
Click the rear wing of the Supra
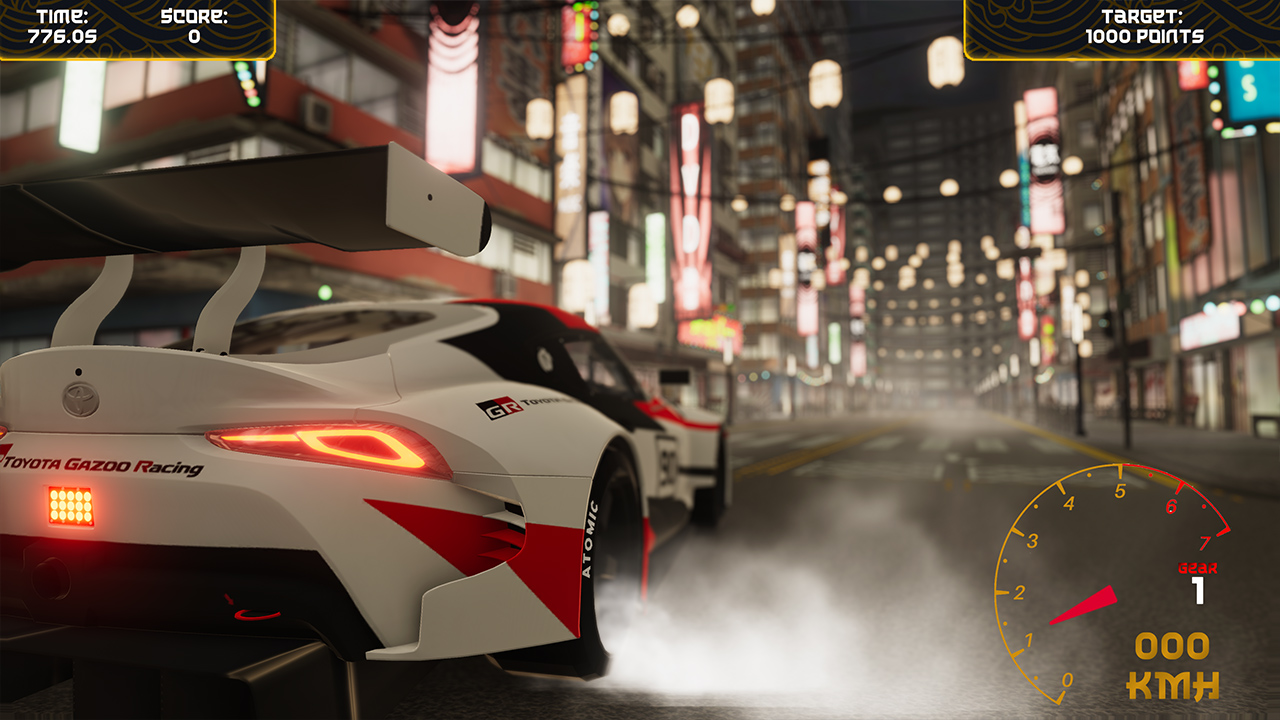pyautogui.click(x=240, y=200)
